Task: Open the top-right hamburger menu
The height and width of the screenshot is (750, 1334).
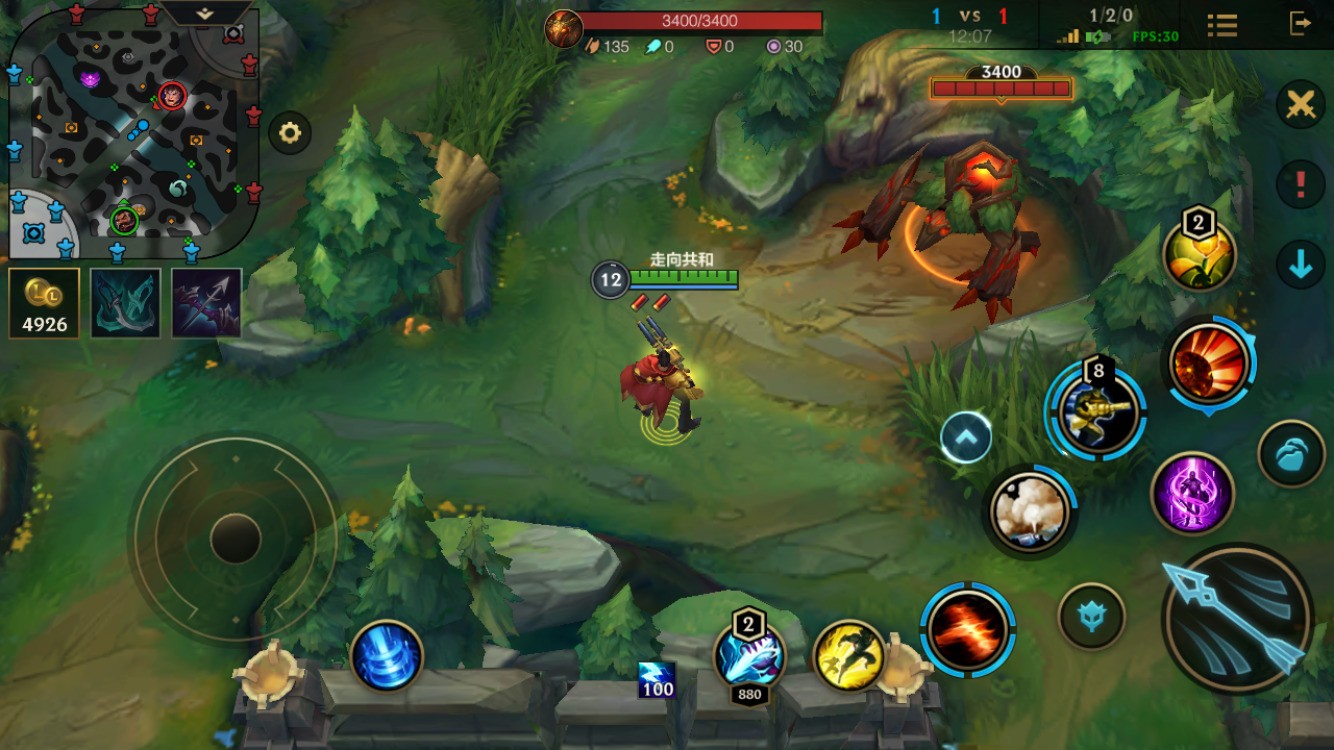Action: (x=1222, y=24)
